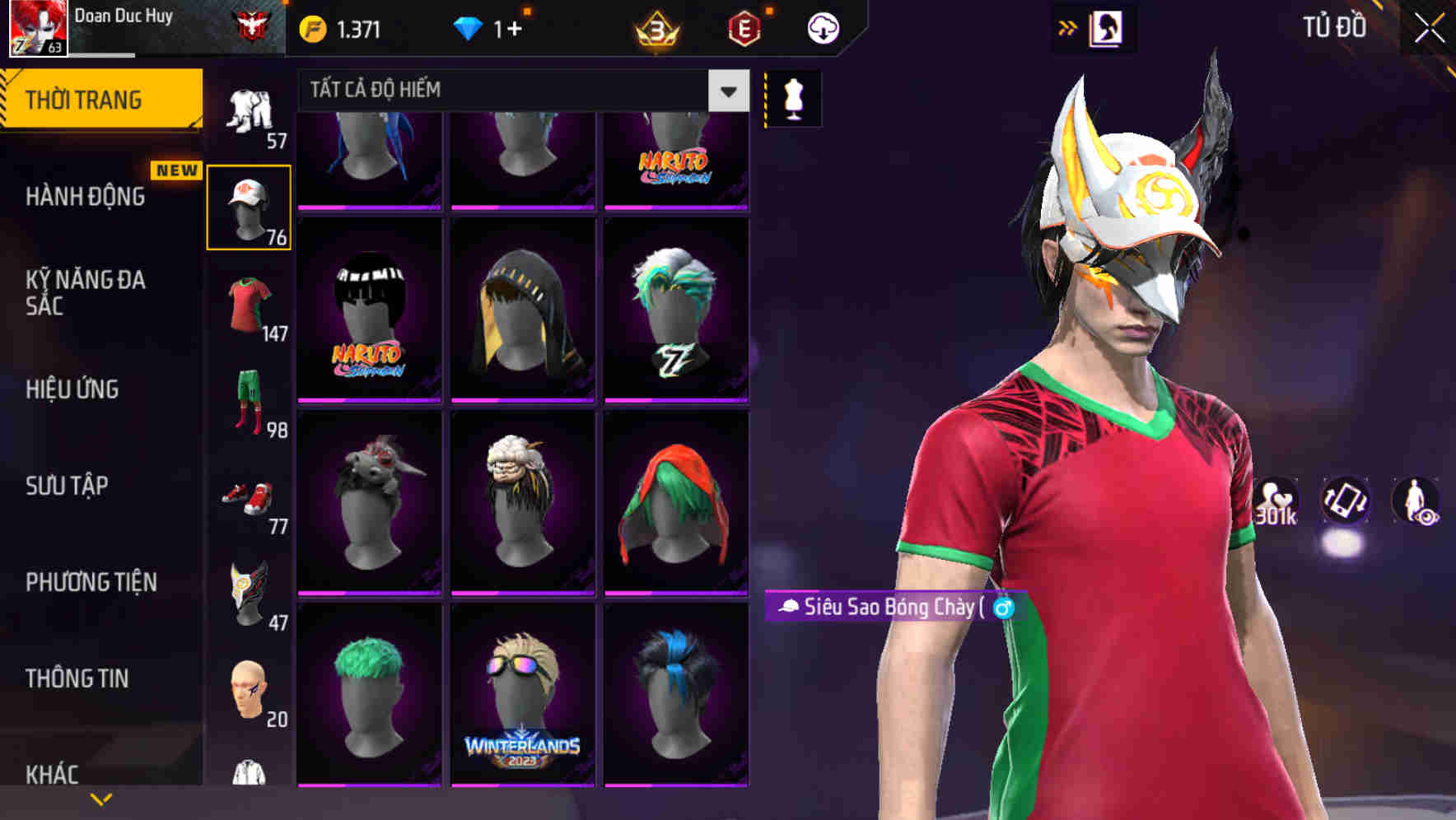Open the hairstyle preview icon at top center
This screenshot has width=1456, height=820.
coord(1108,26)
